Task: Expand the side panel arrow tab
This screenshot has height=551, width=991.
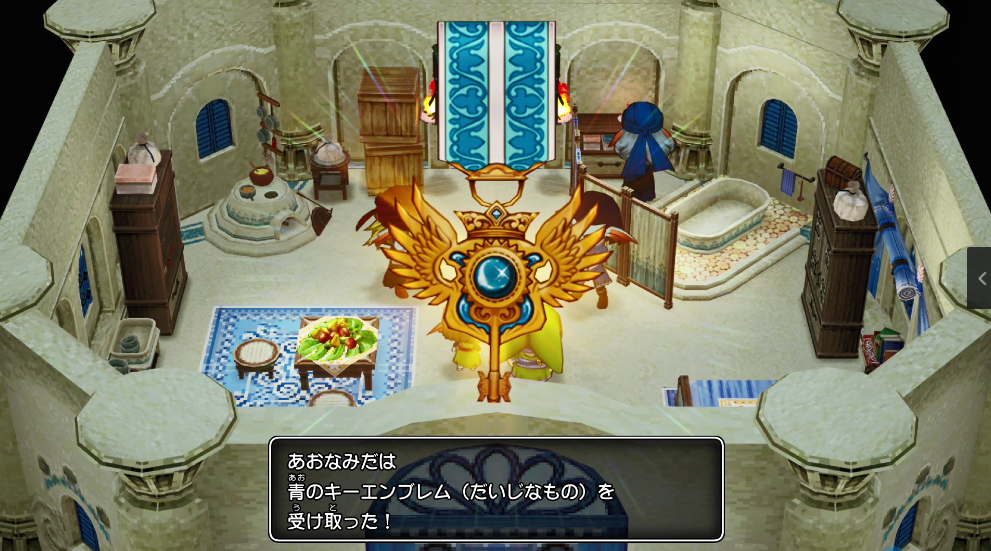Action: coord(980,278)
